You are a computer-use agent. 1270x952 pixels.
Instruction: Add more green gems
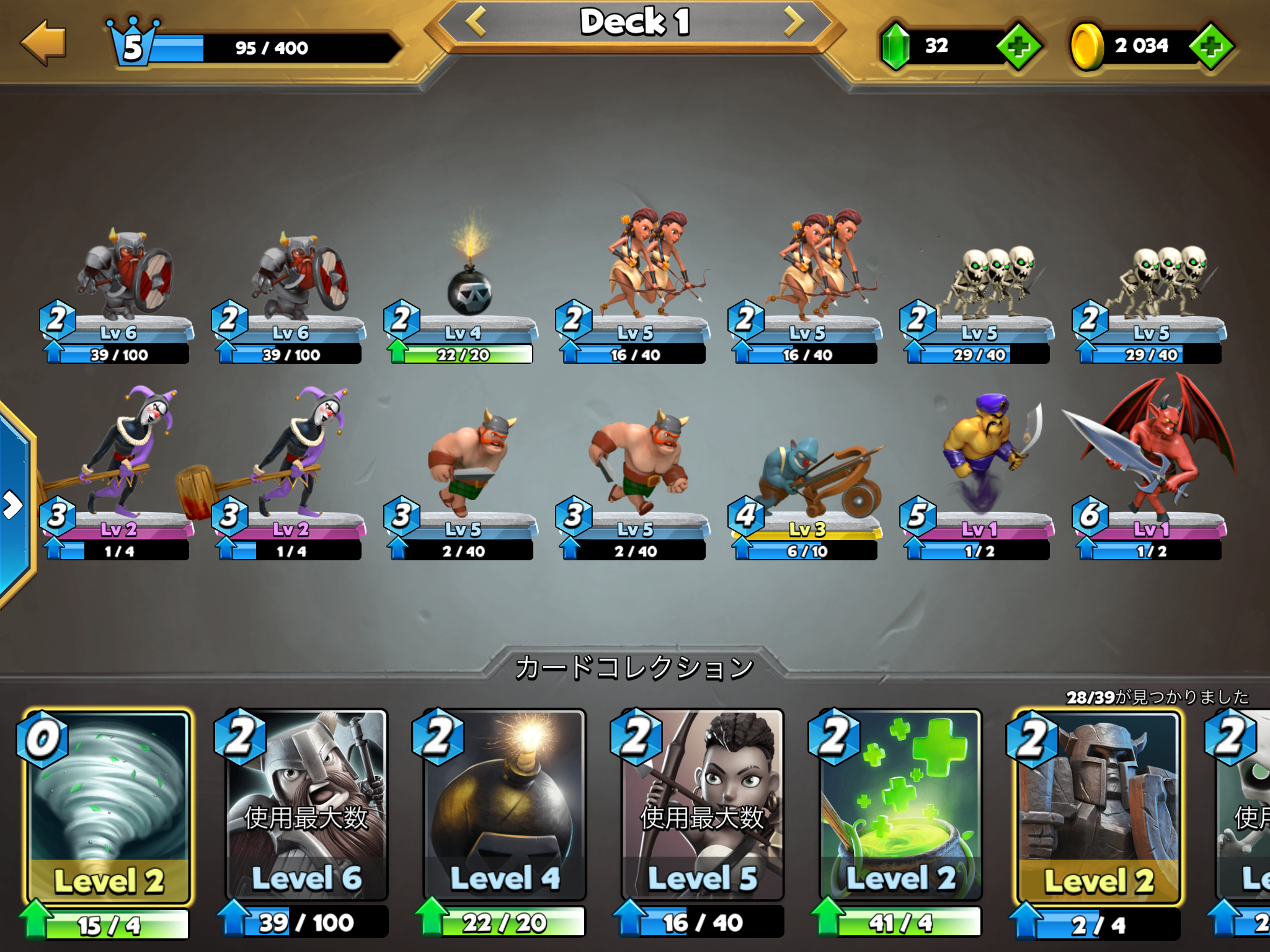point(1018,46)
